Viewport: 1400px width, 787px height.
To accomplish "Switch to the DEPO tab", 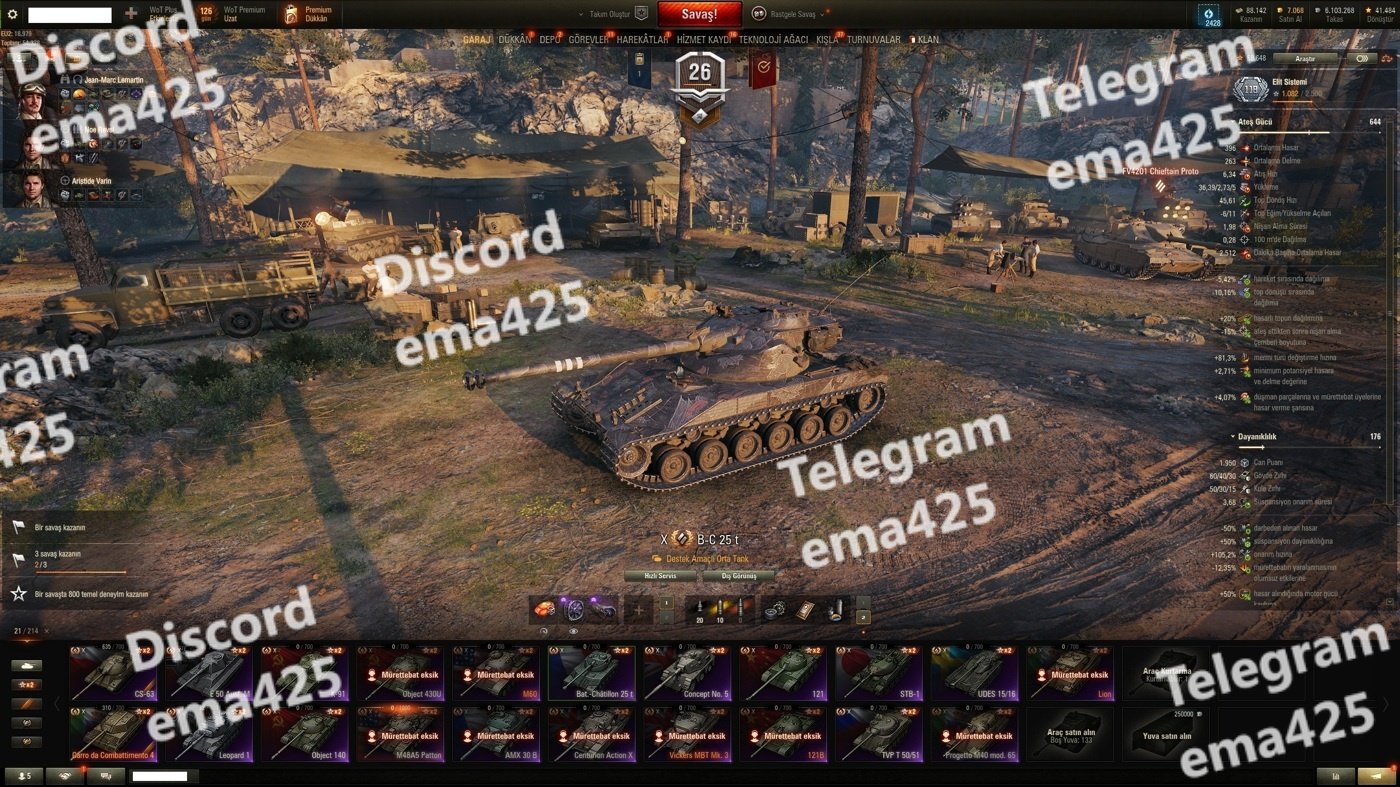I will (x=550, y=40).
